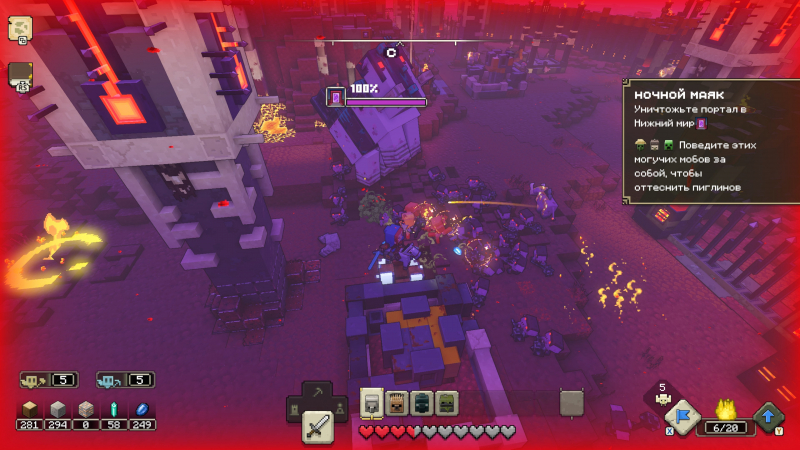Click the wood resource icon

30,409
